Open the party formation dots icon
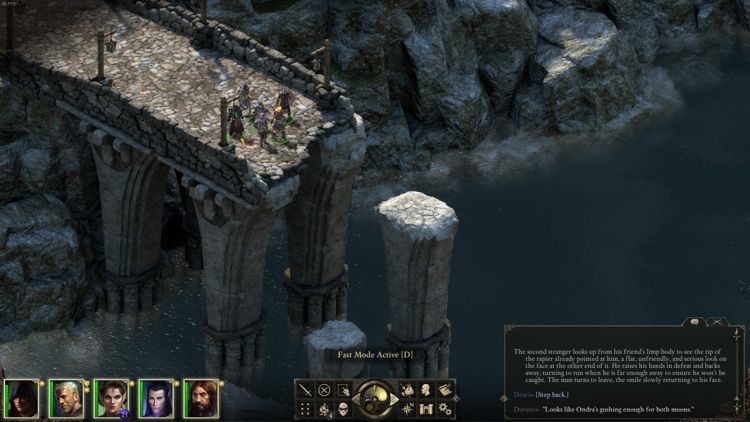Viewport: 750px width, 422px height. point(306,408)
